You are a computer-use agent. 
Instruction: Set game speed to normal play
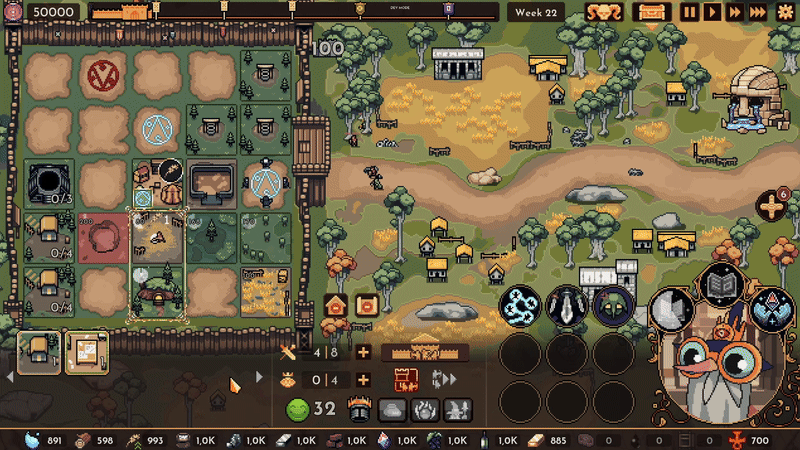click(x=712, y=12)
